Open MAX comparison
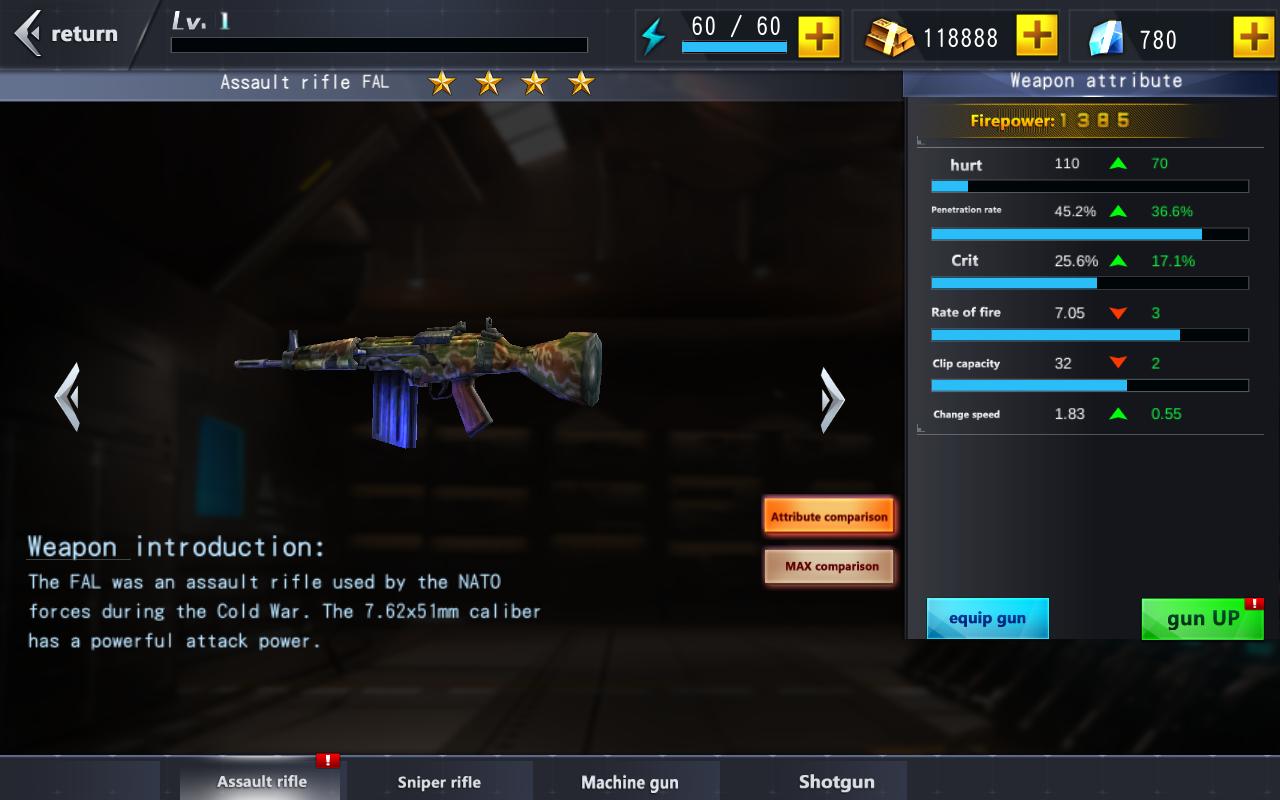The image size is (1280, 800). point(829,566)
